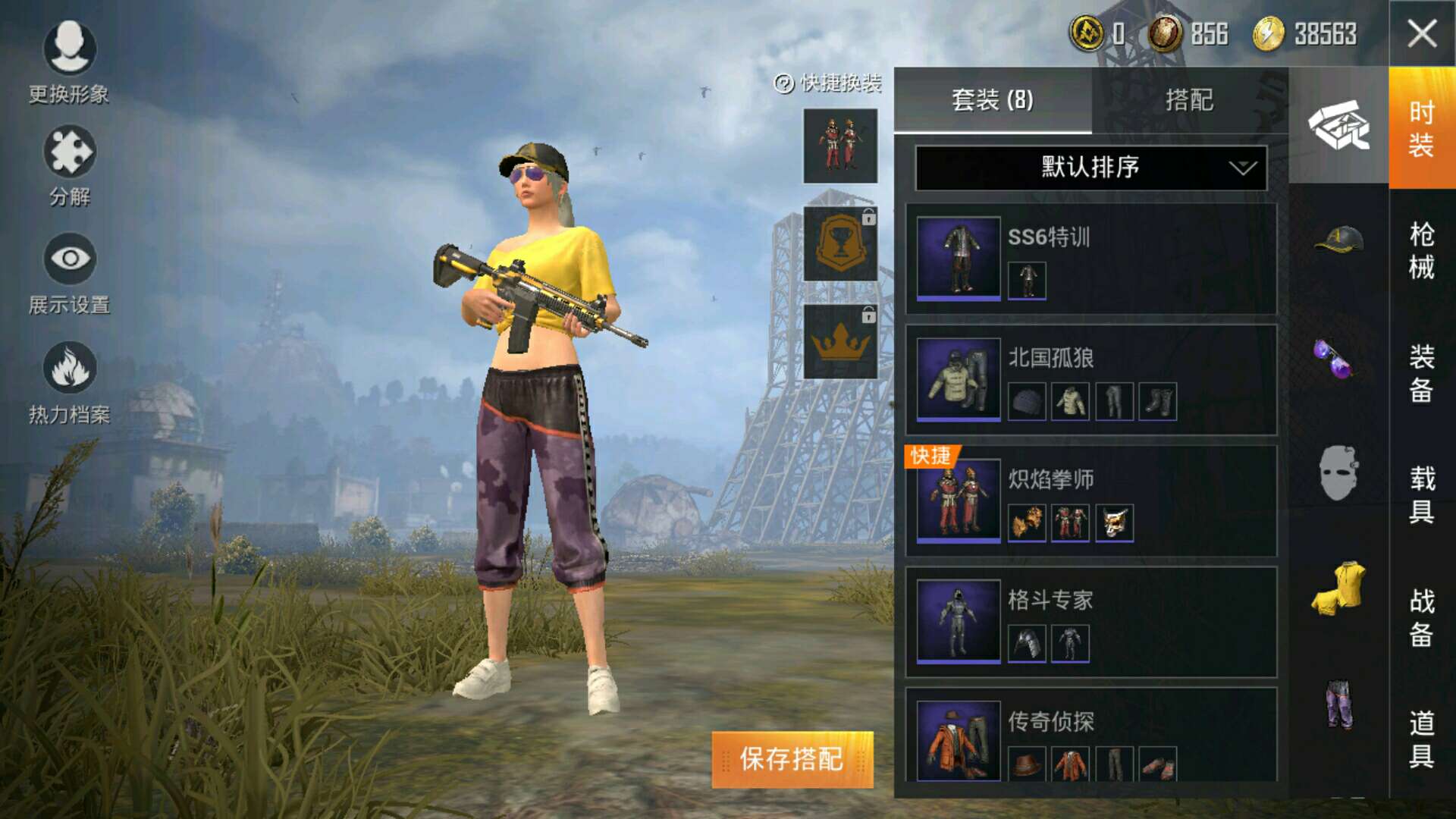Open 展示设置 display settings

(x=69, y=273)
